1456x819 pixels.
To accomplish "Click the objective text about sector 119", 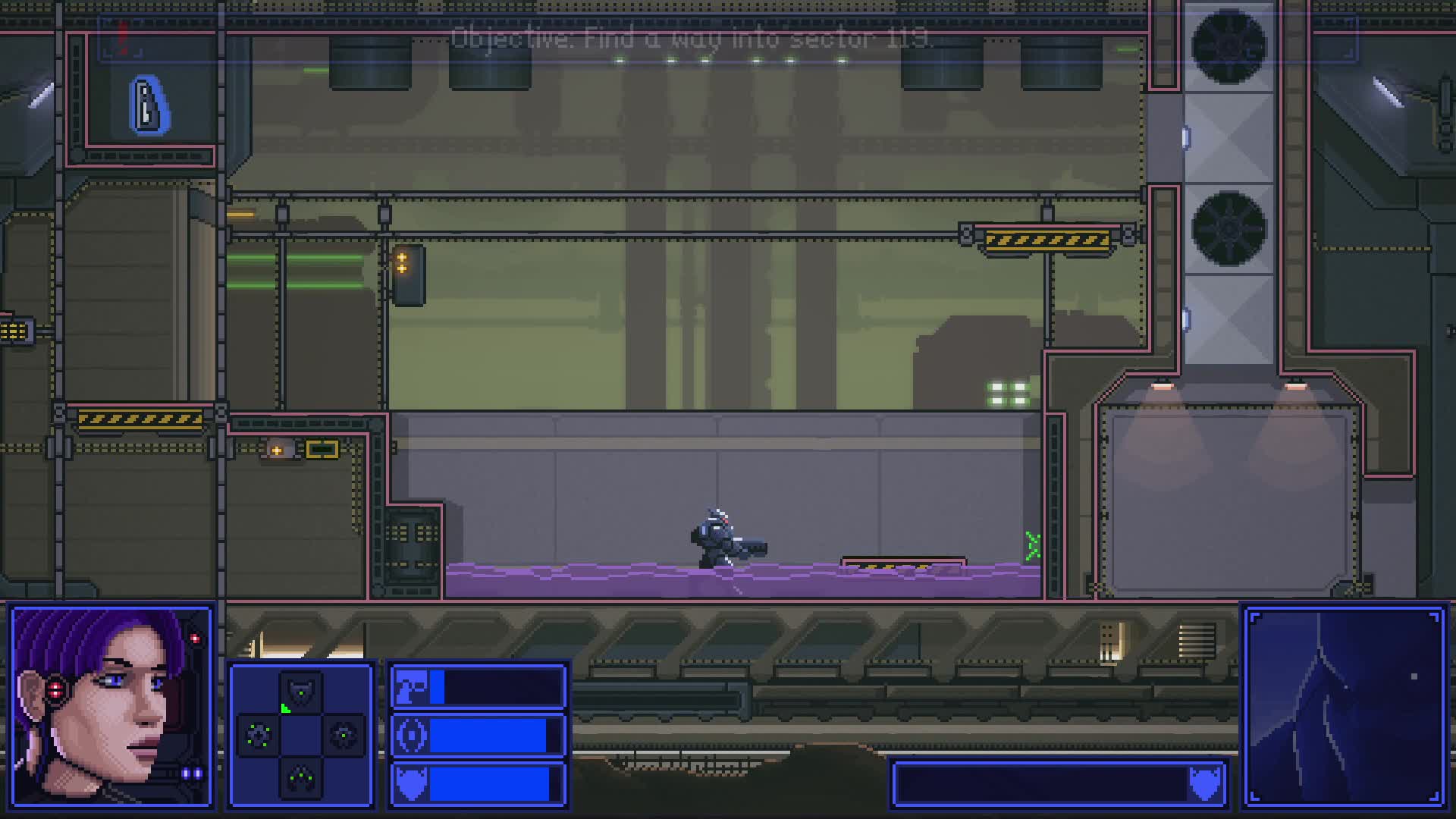I will tap(692, 39).
